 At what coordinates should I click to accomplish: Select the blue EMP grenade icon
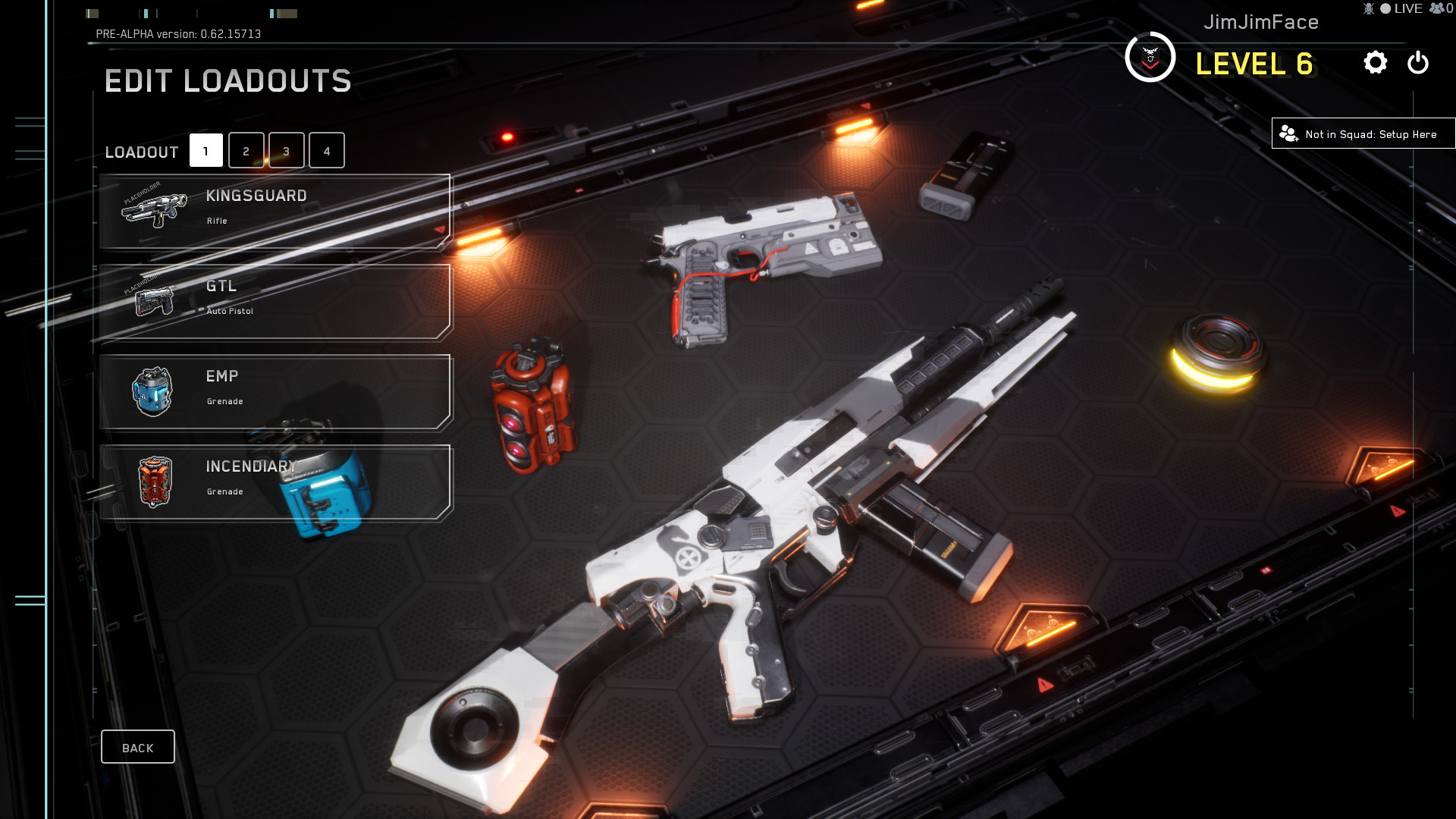(x=154, y=391)
